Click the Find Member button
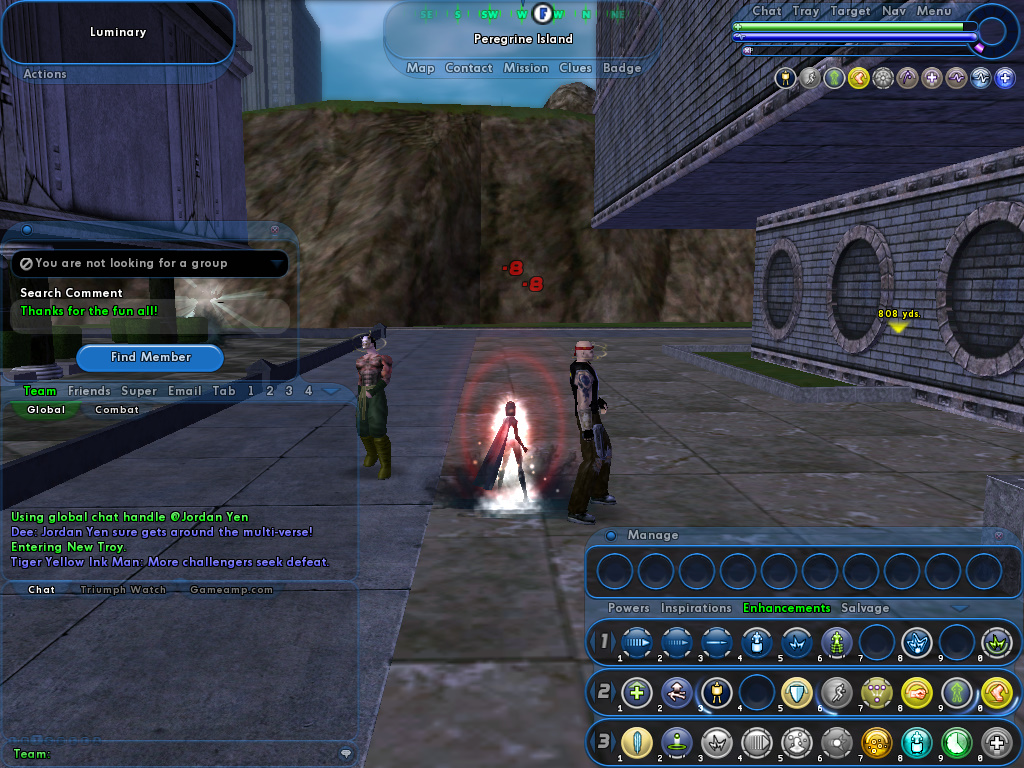The height and width of the screenshot is (768, 1024). 150,357
